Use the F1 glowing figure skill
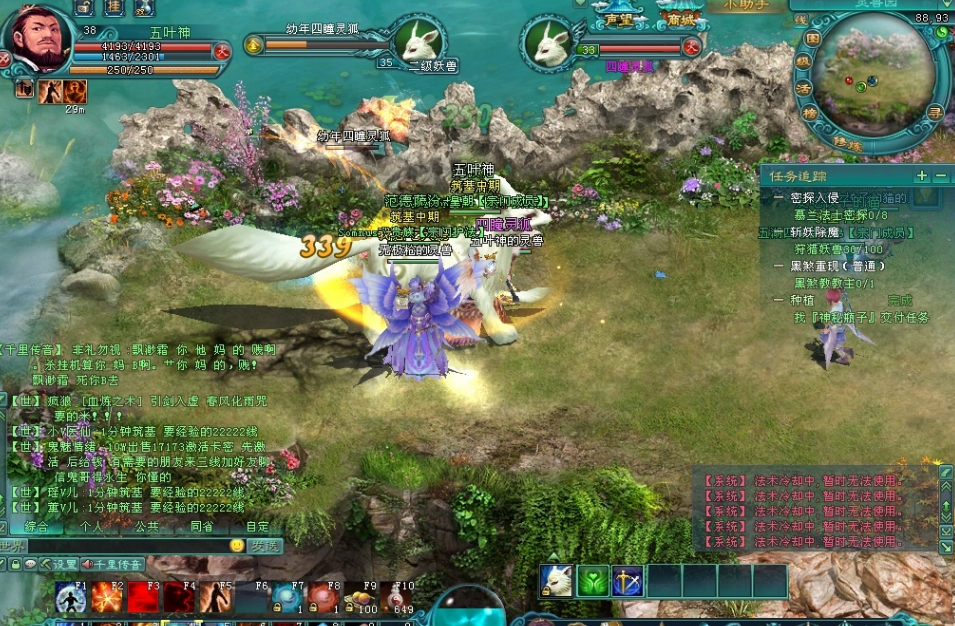This screenshot has height=626, width=955. pyautogui.click(x=70, y=597)
